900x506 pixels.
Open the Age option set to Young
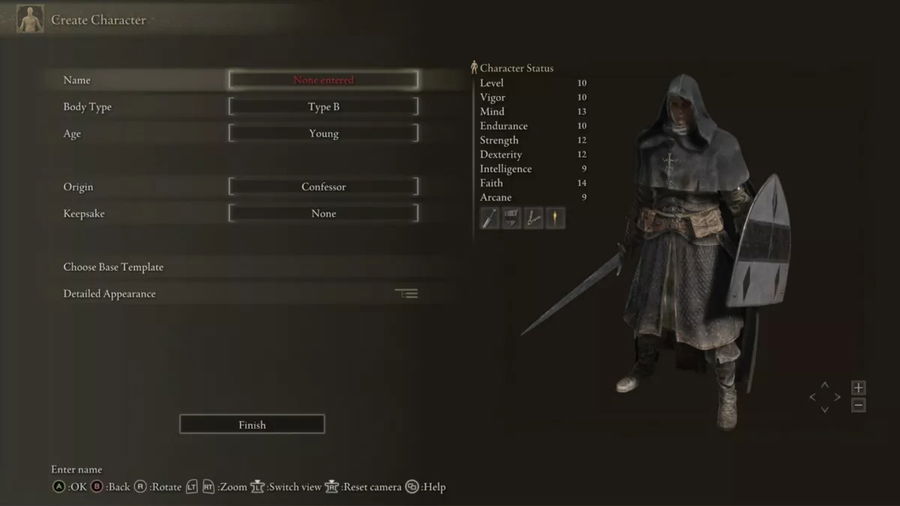pos(323,134)
